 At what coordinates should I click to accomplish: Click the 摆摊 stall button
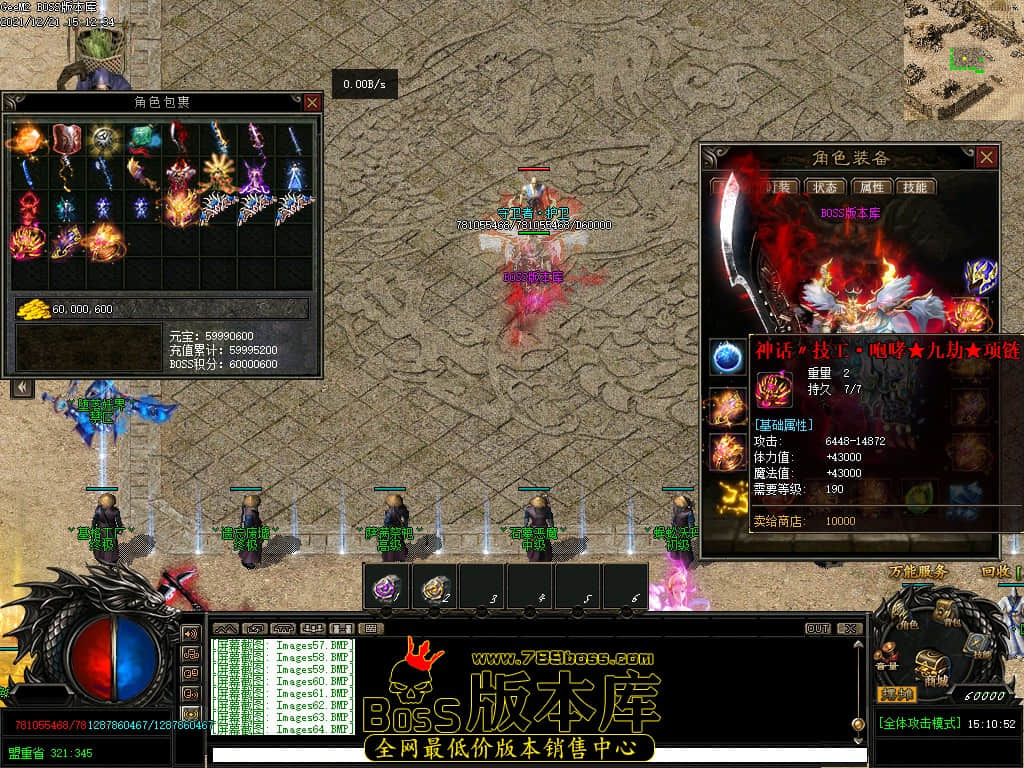[x=896, y=694]
